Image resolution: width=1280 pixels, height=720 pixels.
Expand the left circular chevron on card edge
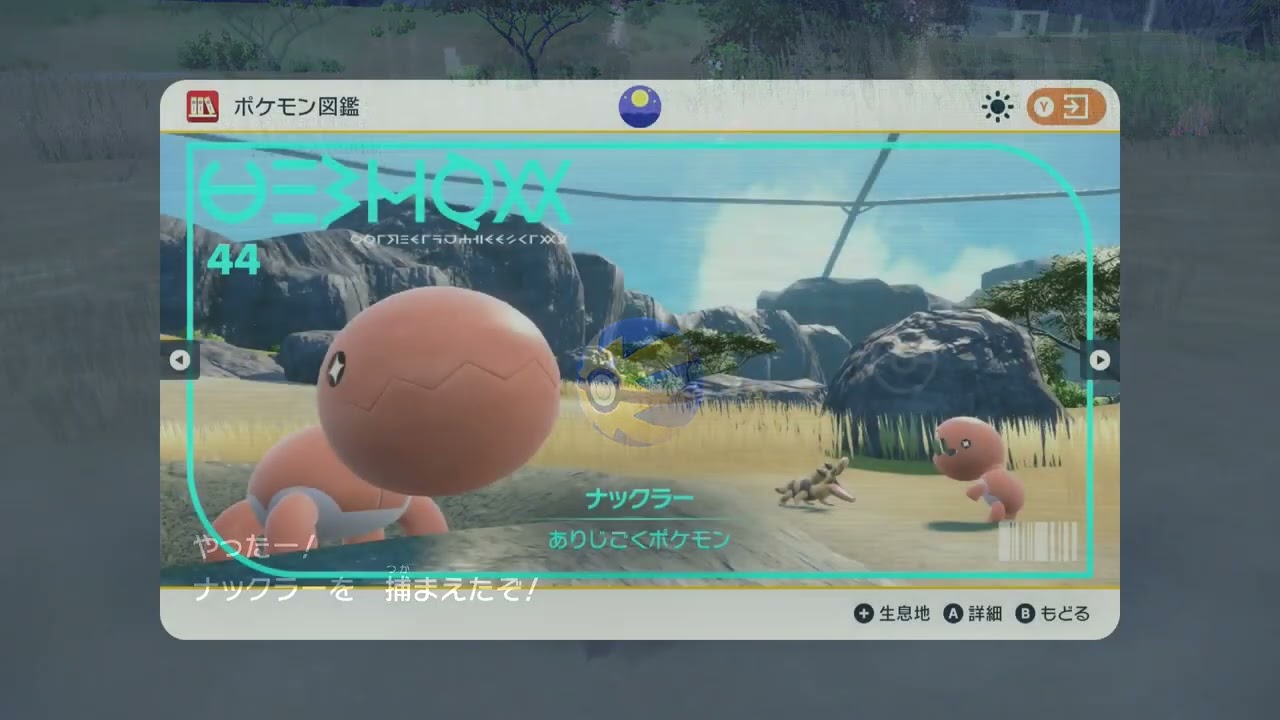click(x=181, y=360)
